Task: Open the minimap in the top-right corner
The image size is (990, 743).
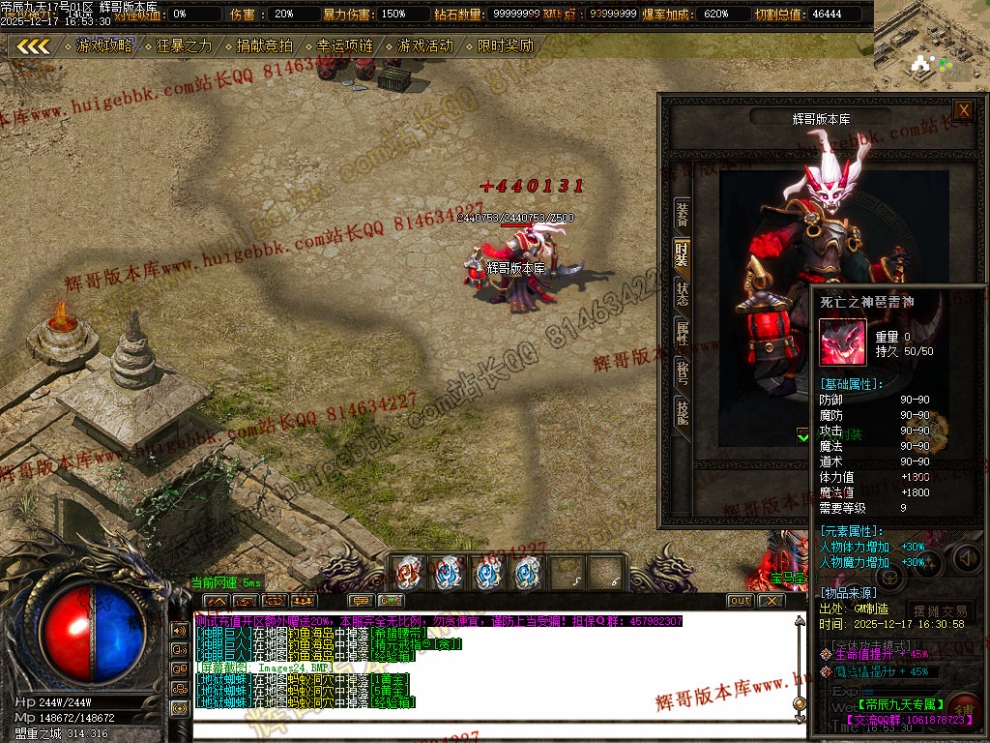Action: 932,40
